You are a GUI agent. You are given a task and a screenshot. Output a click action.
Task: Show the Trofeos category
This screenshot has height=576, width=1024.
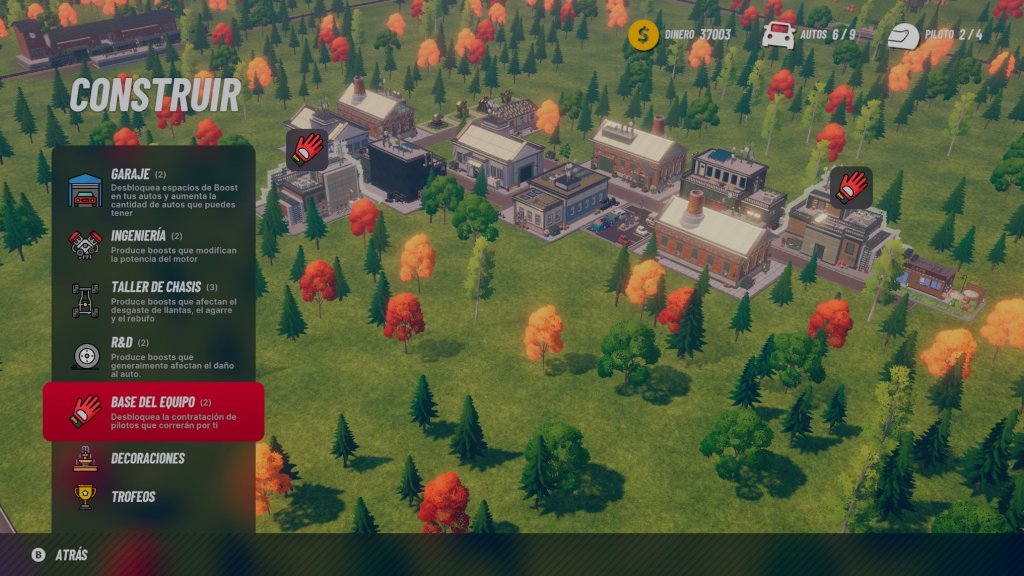pyautogui.click(x=132, y=496)
